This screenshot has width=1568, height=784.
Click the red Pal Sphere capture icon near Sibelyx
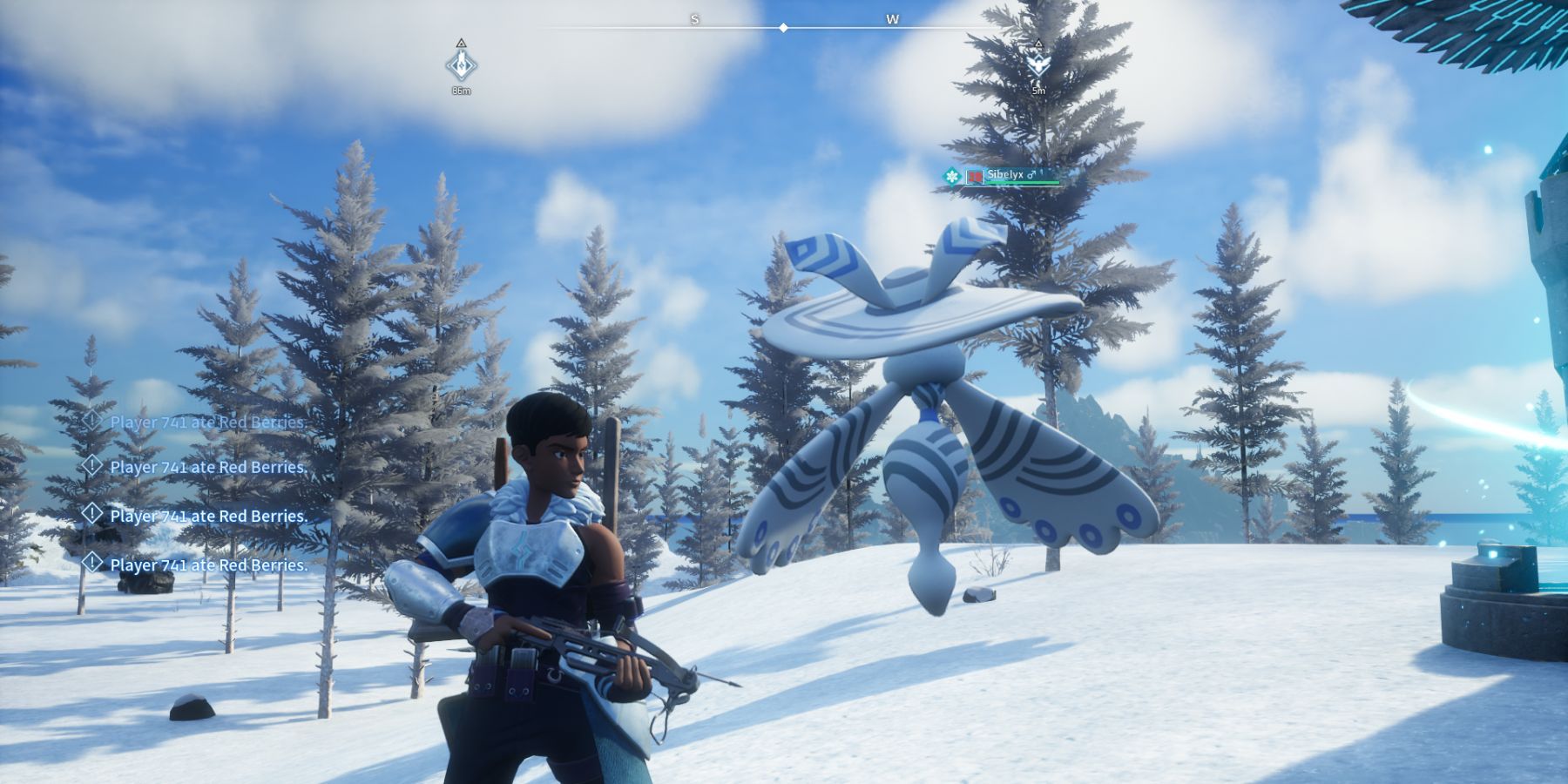(975, 175)
